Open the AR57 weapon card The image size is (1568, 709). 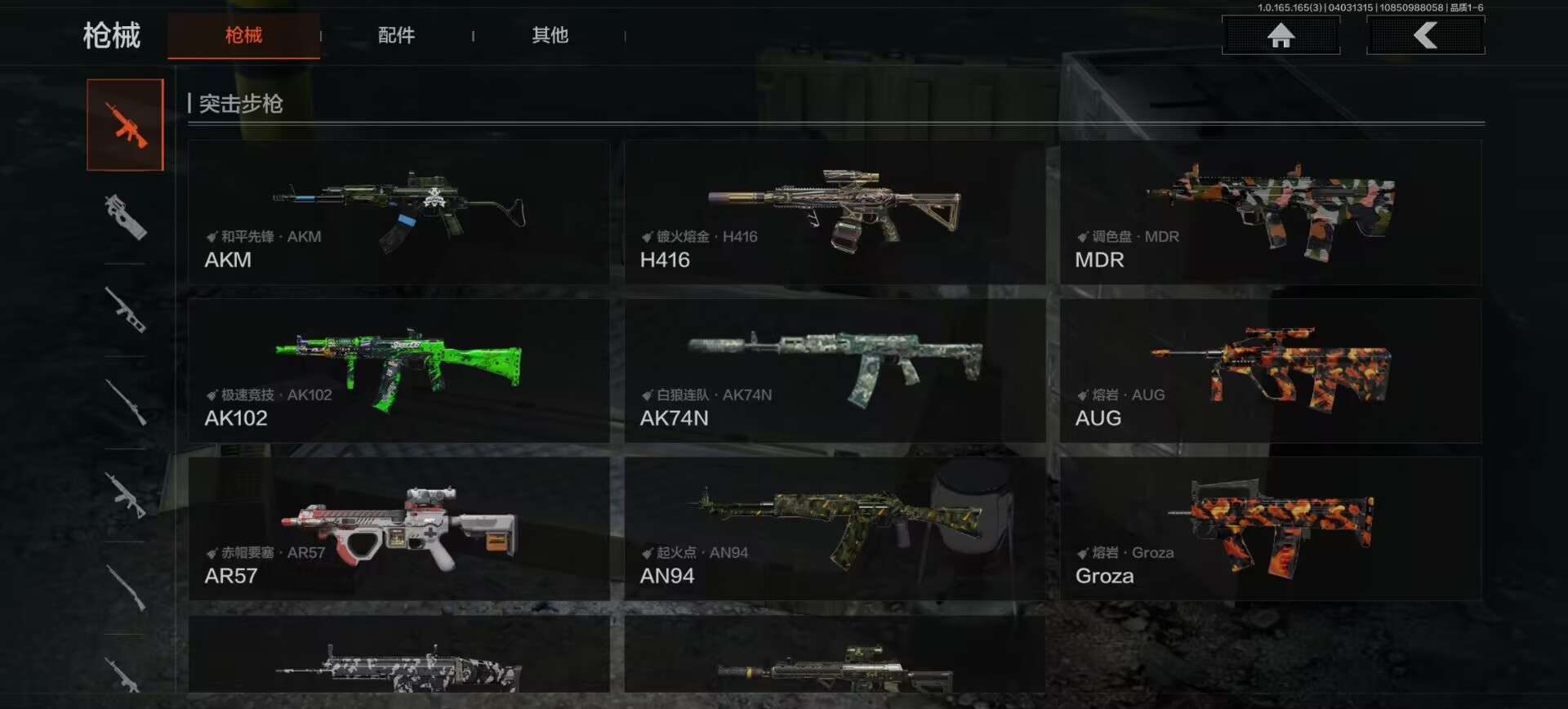pyautogui.click(x=399, y=528)
